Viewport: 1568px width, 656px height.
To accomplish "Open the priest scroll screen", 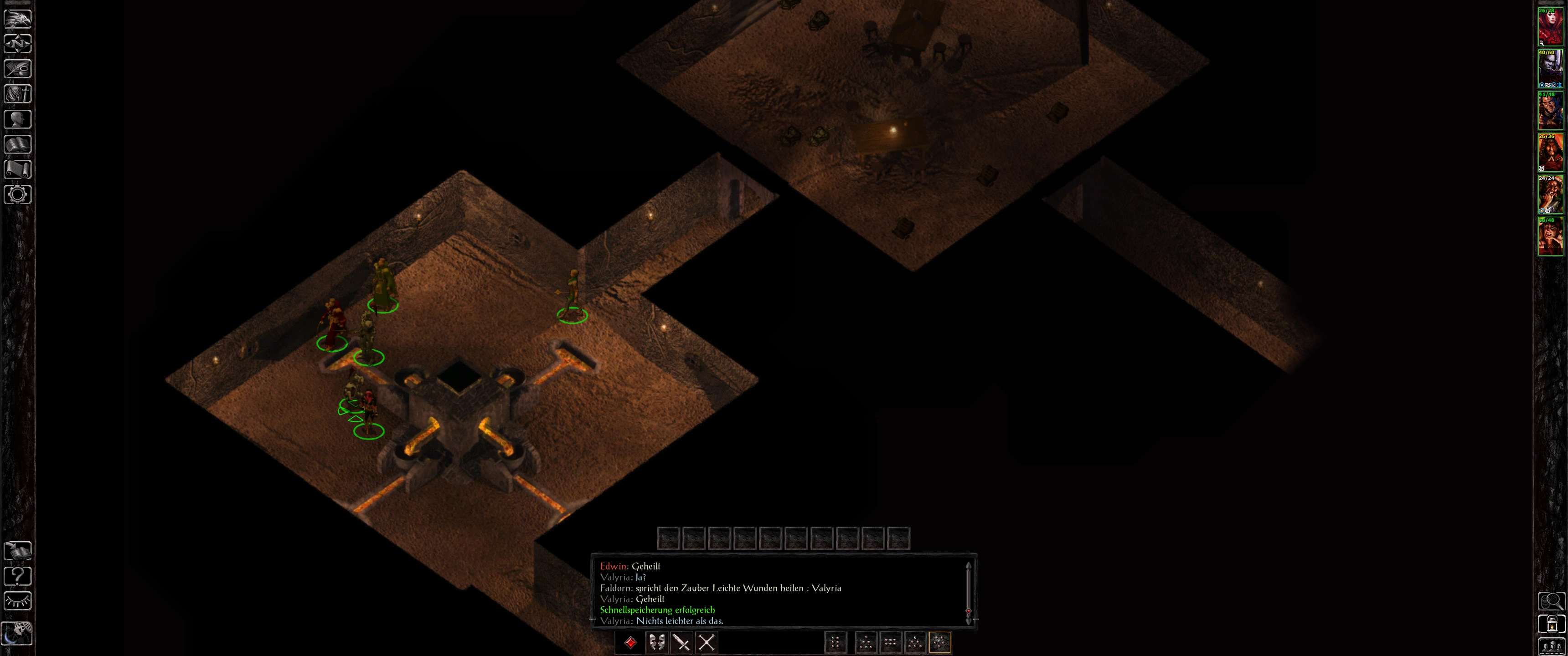I will coord(18,169).
